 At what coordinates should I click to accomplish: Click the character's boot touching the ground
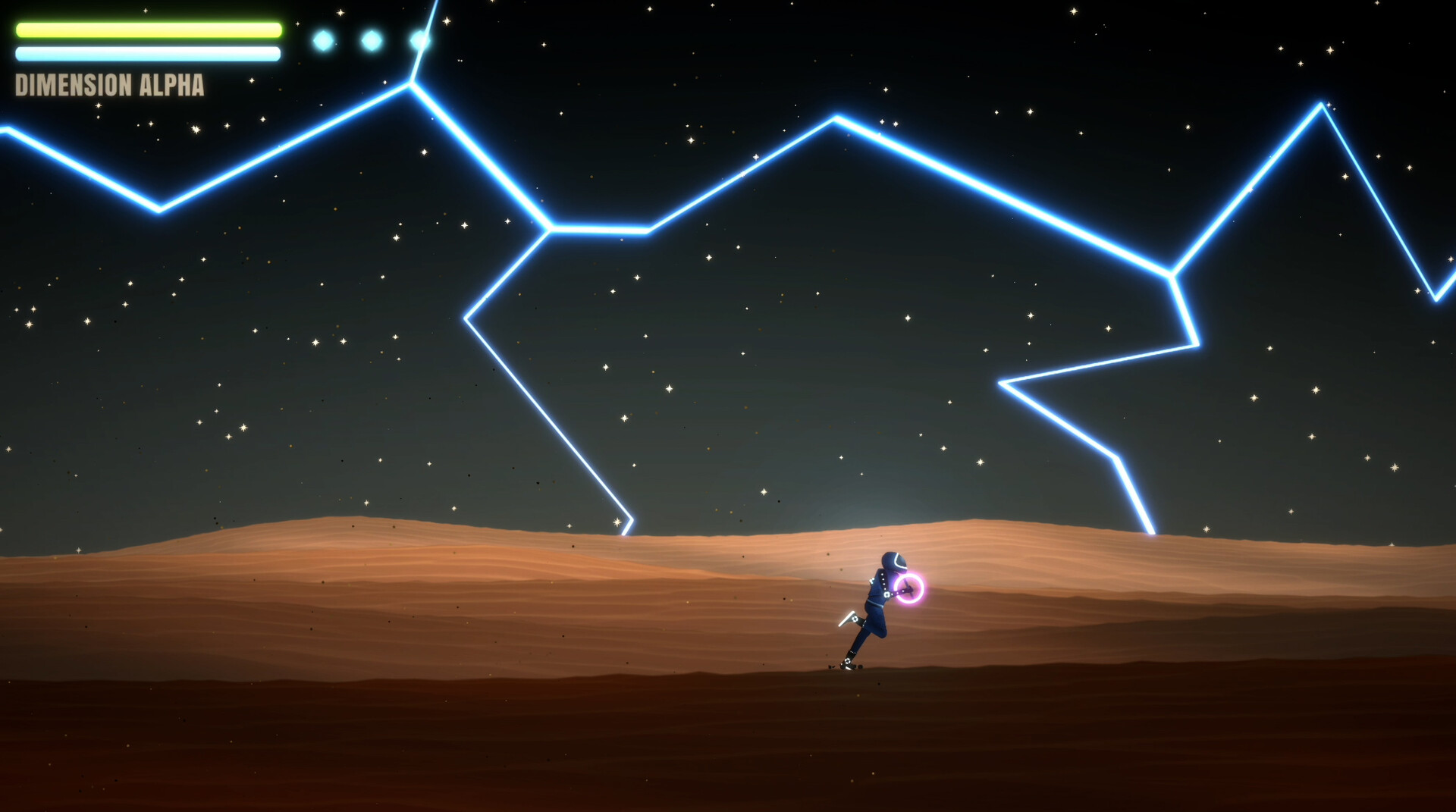[x=848, y=664]
